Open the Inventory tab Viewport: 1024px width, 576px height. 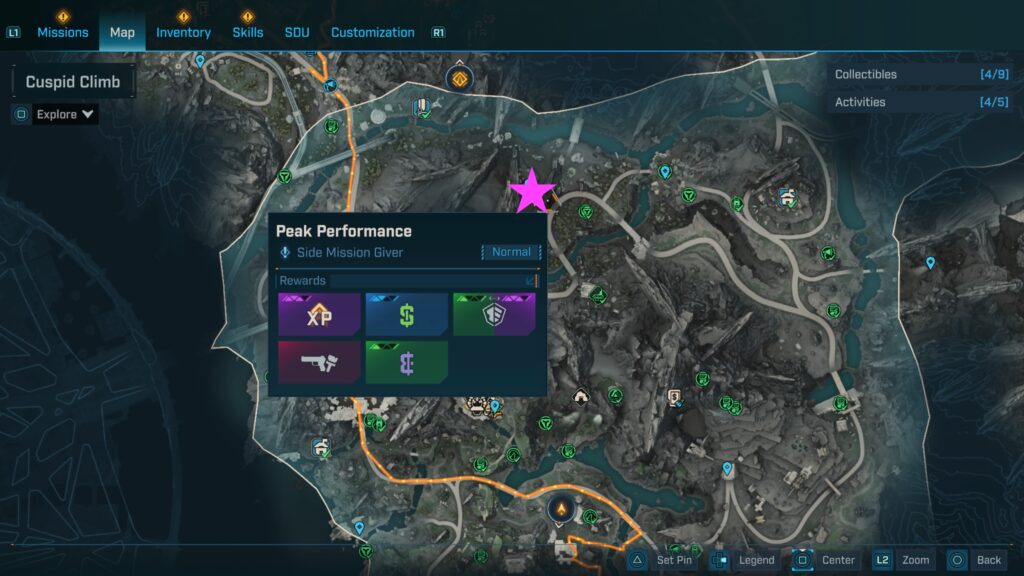[x=183, y=32]
